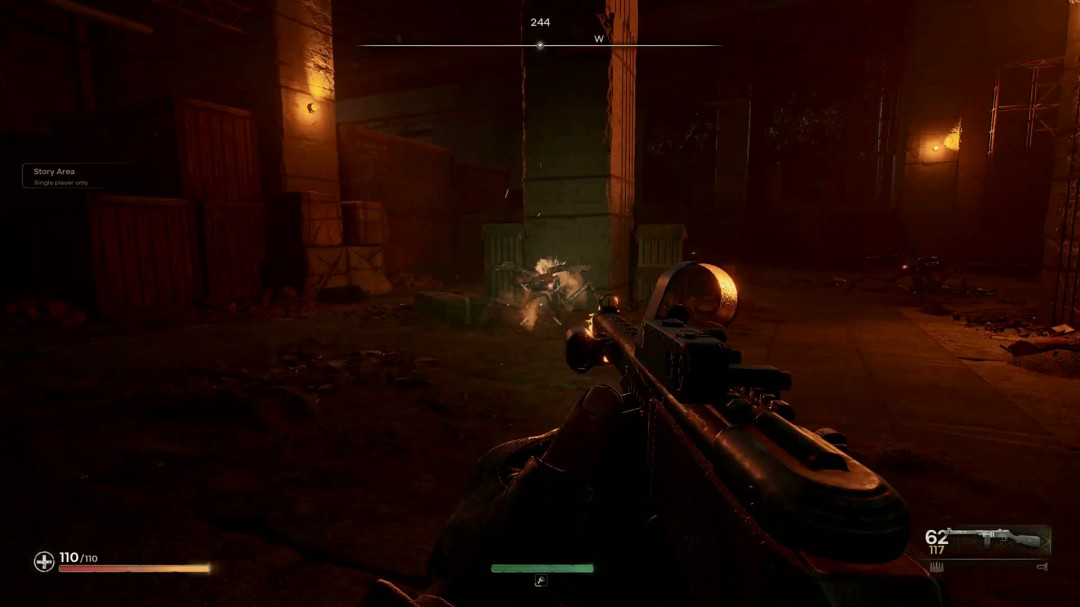Select the bullet fire-mode icon
Image resolution: width=1080 pixels, height=607 pixels.
[937, 567]
